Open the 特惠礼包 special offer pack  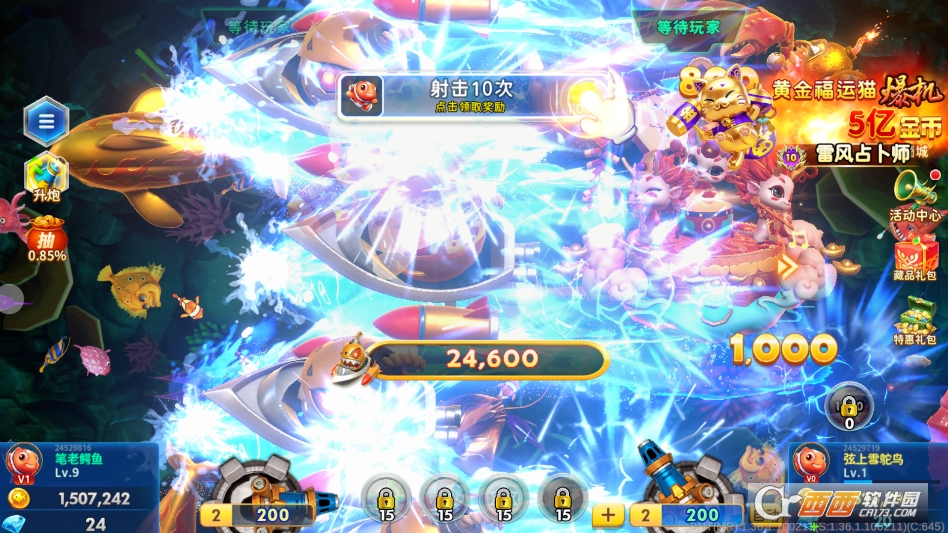pyautogui.click(x=916, y=322)
